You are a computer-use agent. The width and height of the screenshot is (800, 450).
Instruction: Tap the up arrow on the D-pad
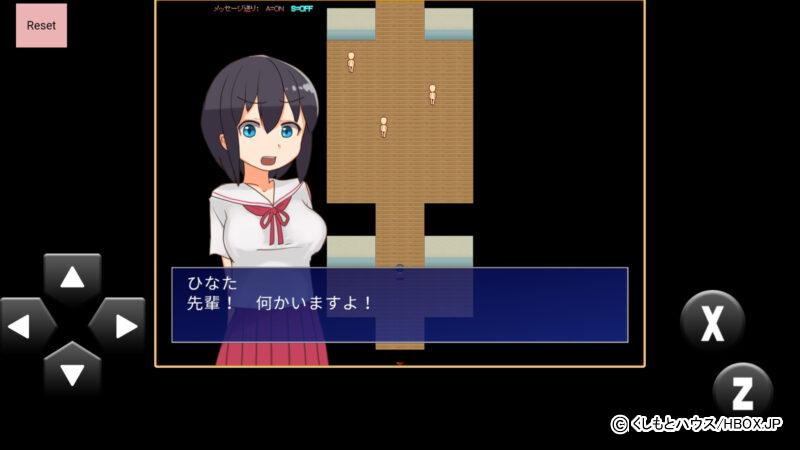(x=72, y=279)
